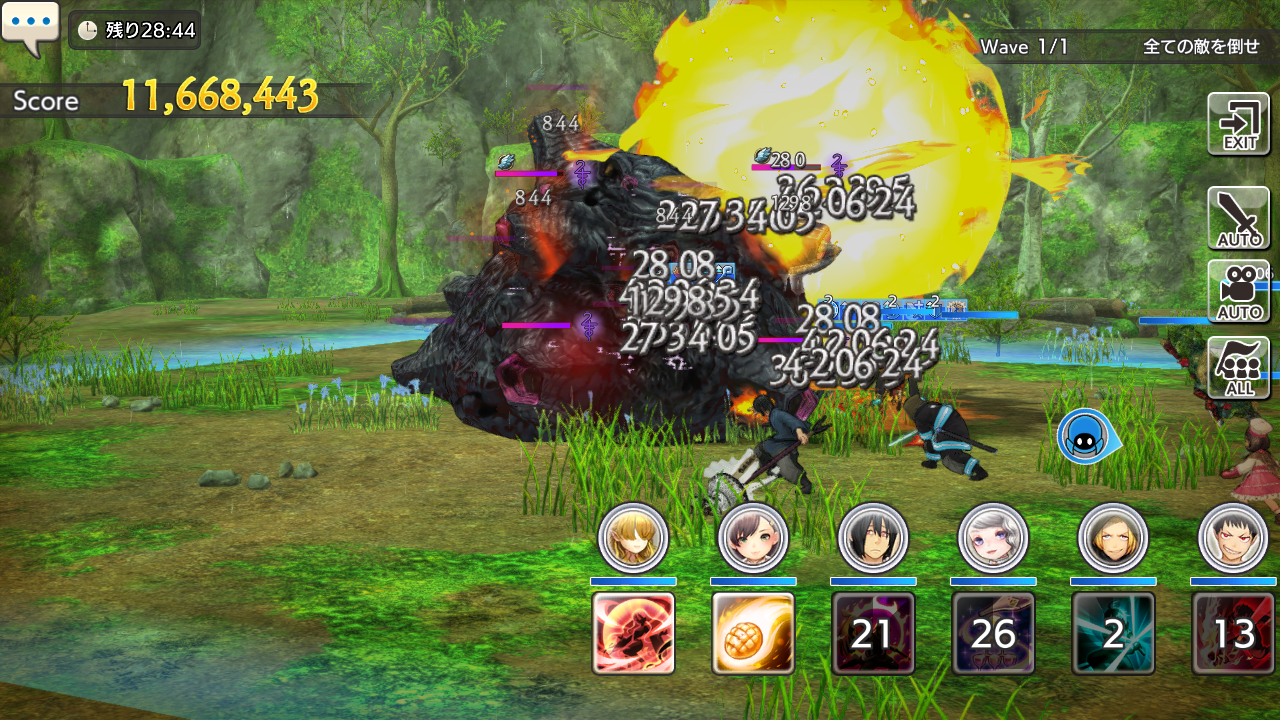
Task: Tap the skill with cooldown 26
Action: point(993,633)
